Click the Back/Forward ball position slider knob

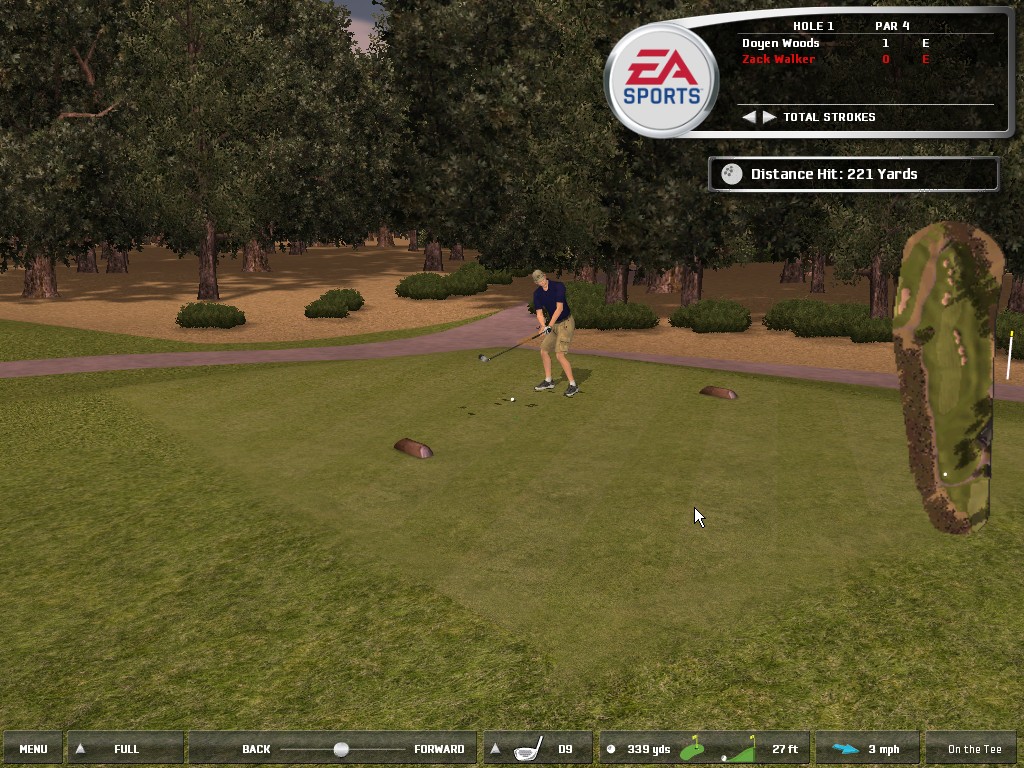[341, 749]
